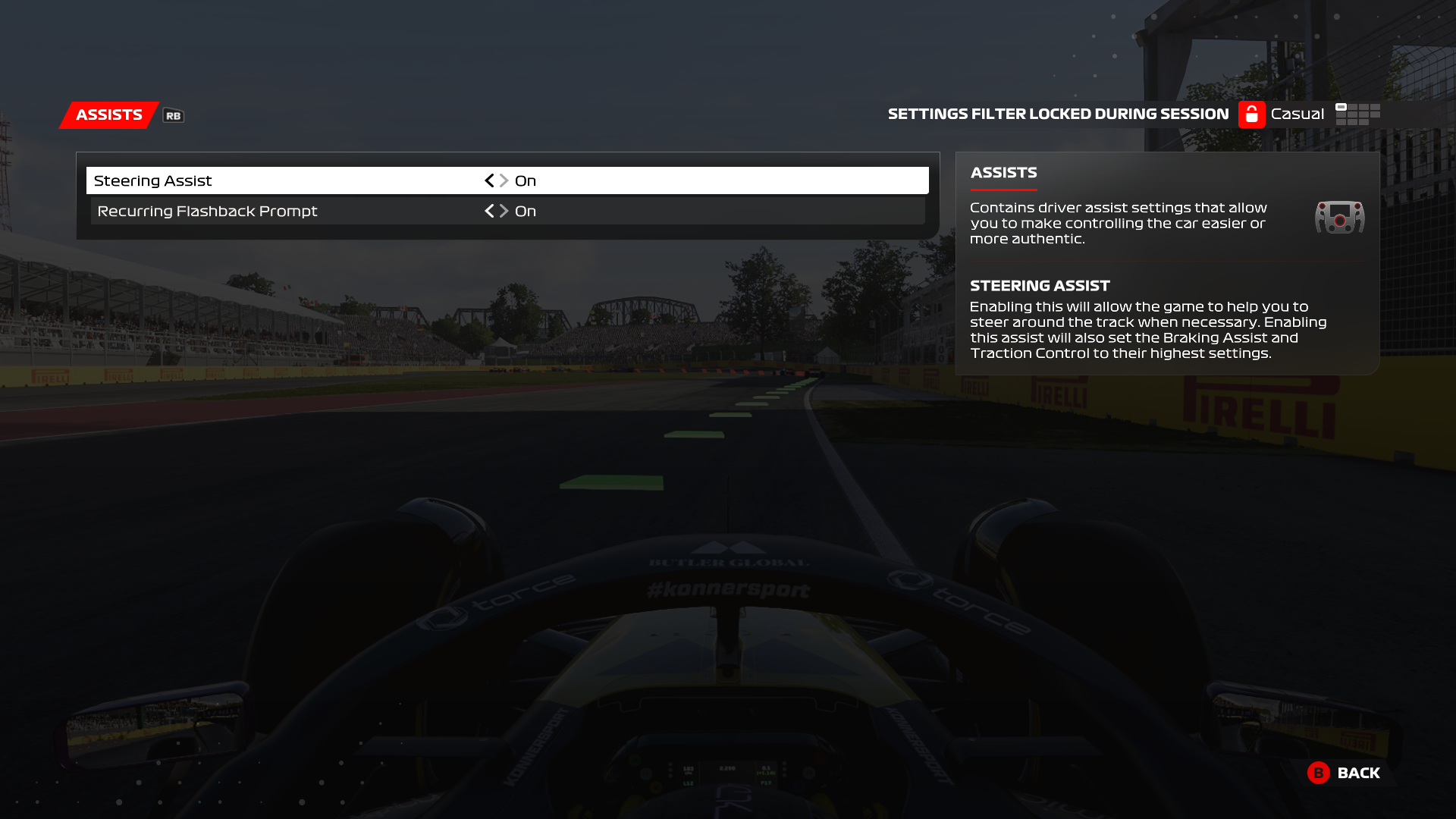The width and height of the screenshot is (1456, 819).
Task: Increase Recurring Flashback Prompt with right arrow
Action: coord(504,211)
